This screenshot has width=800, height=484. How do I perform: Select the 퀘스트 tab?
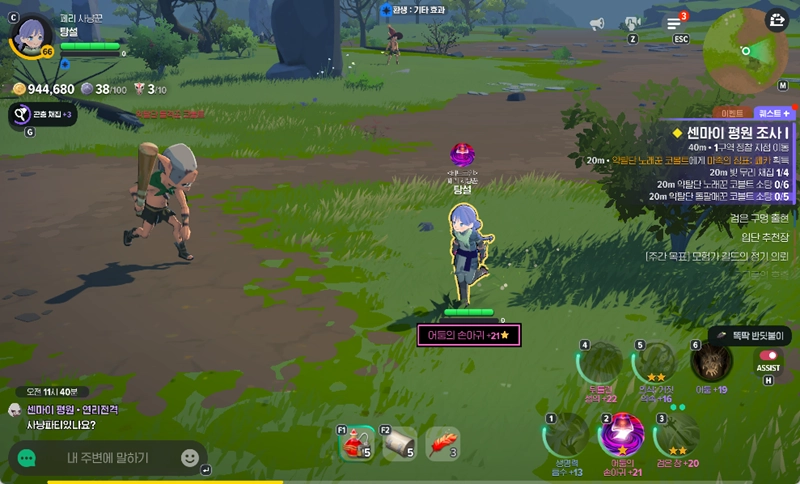click(773, 114)
